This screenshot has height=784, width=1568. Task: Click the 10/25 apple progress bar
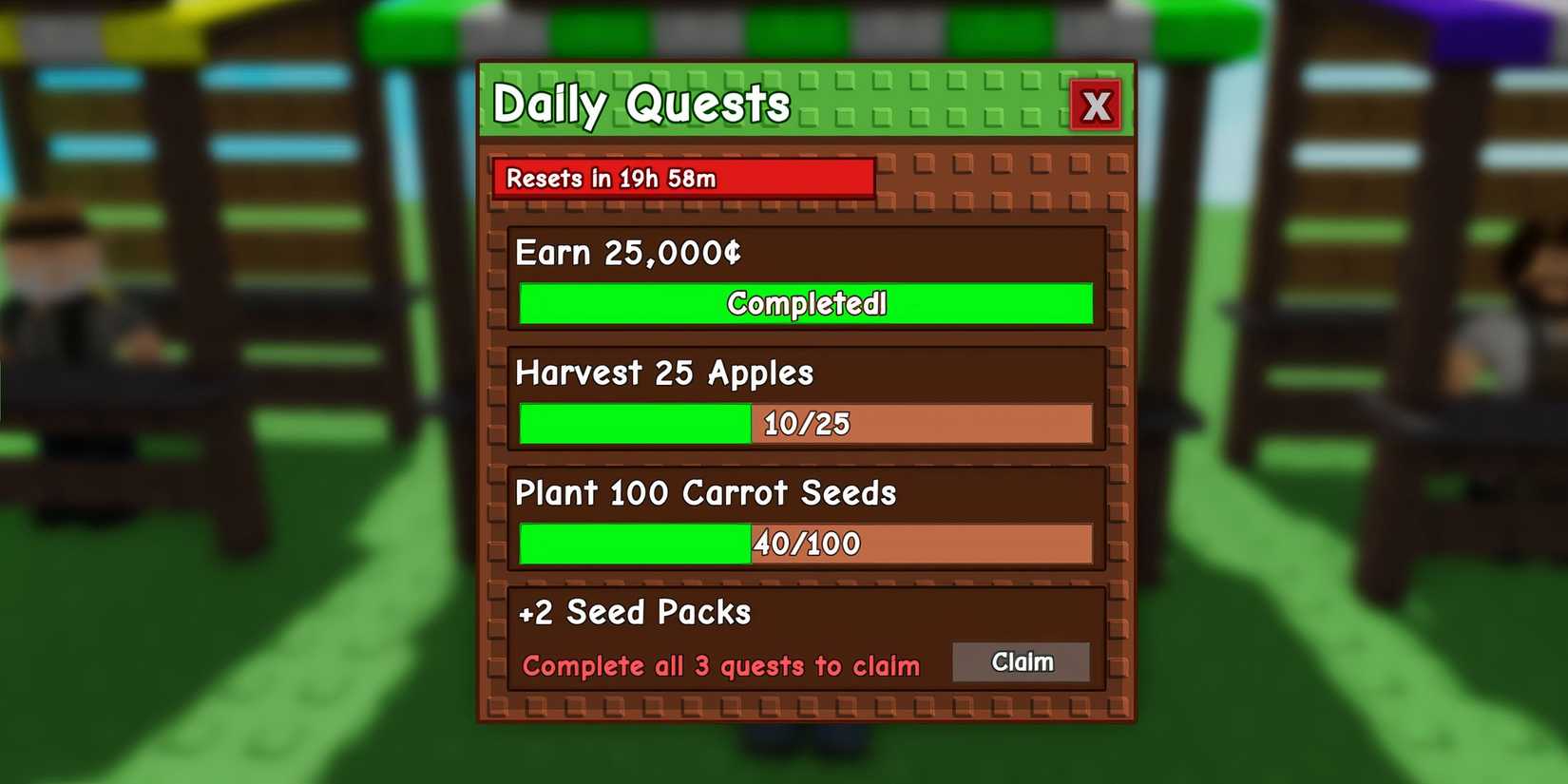(x=805, y=424)
